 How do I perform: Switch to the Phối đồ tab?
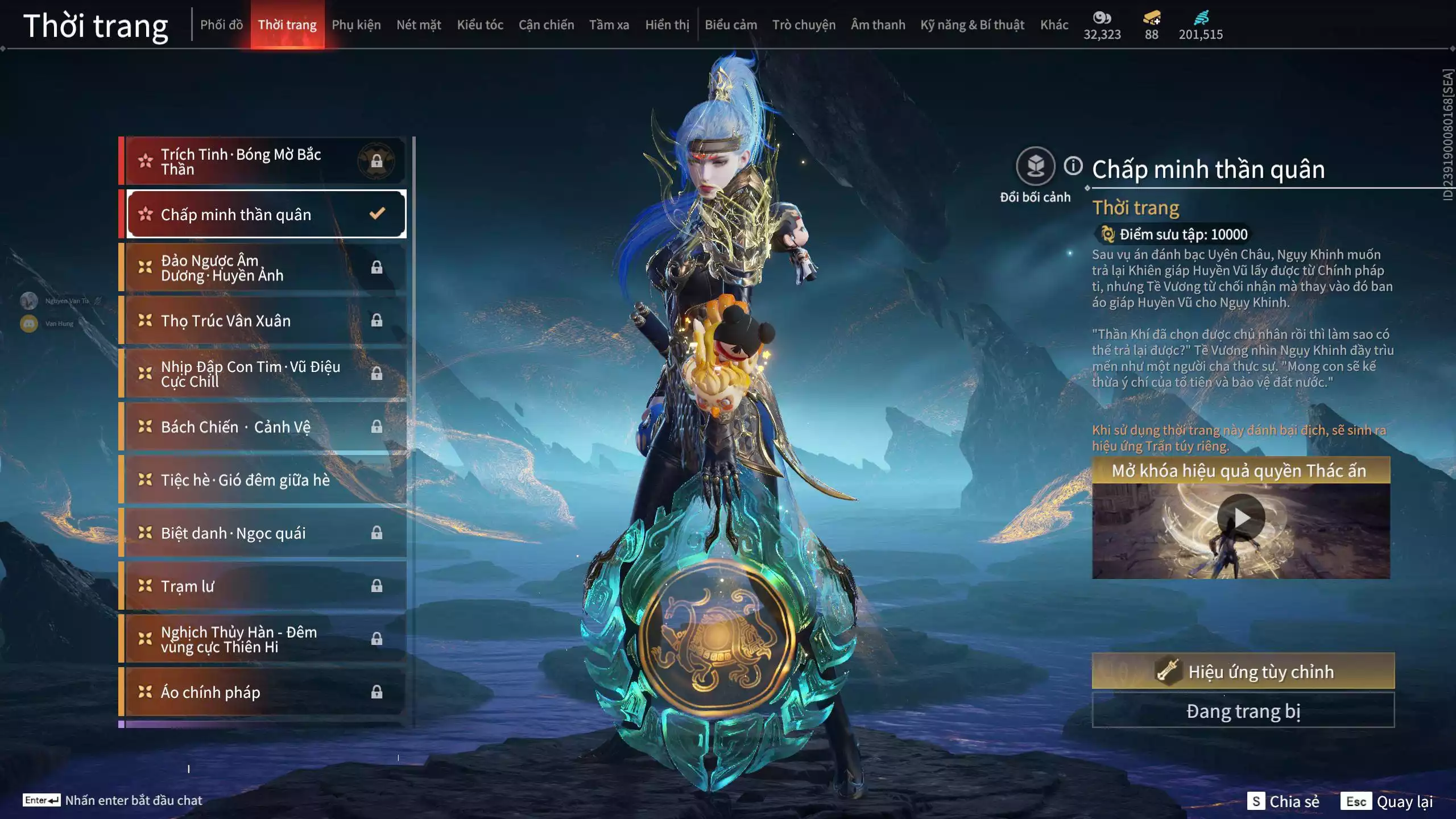tap(221, 25)
